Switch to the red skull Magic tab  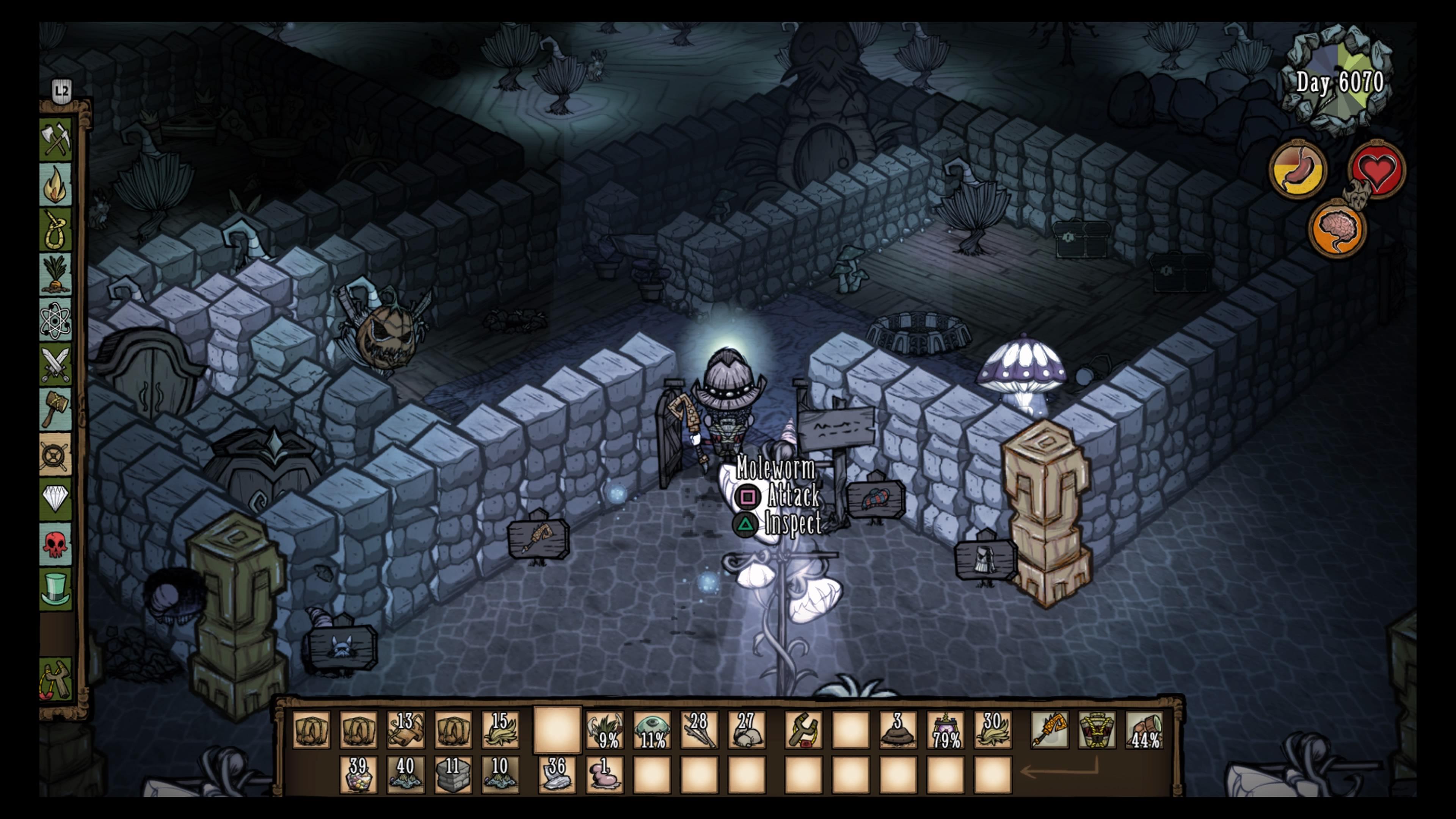(x=56, y=544)
